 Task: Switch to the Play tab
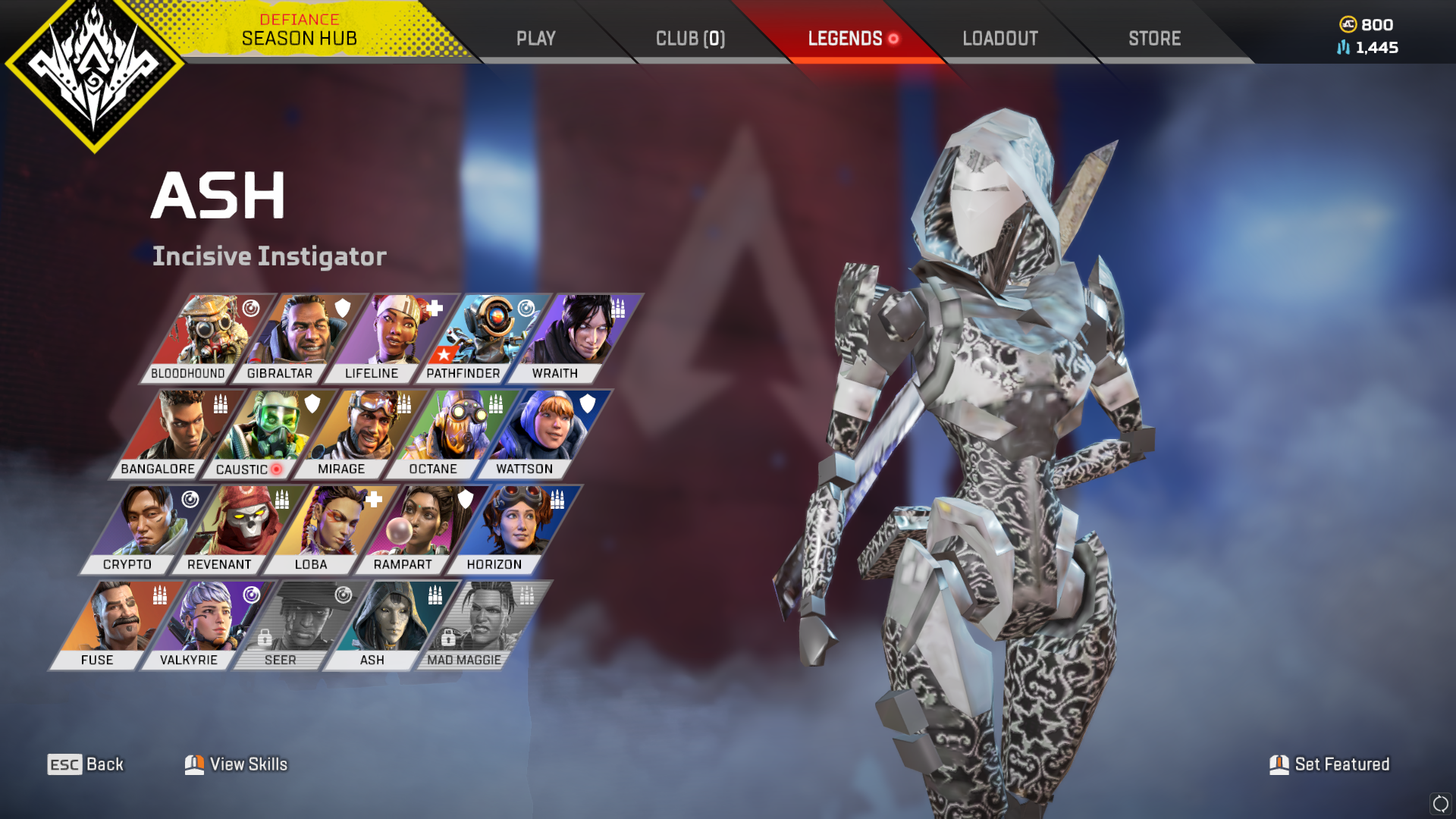pyautogui.click(x=536, y=38)
